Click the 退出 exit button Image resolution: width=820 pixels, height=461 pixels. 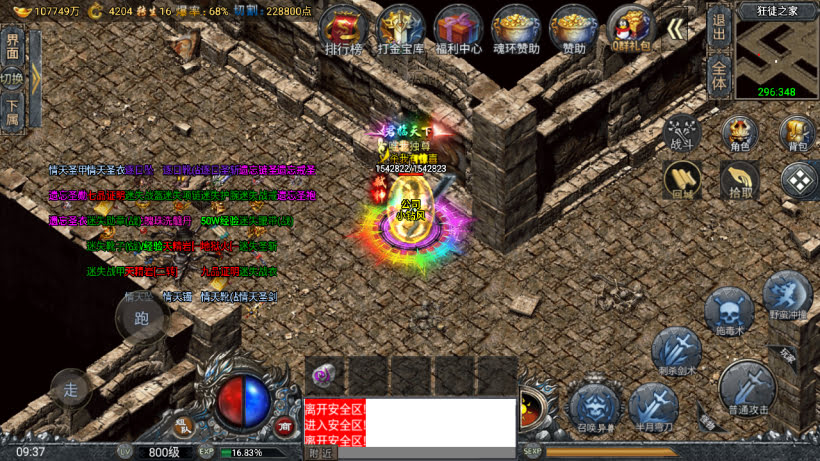(718, 28)
